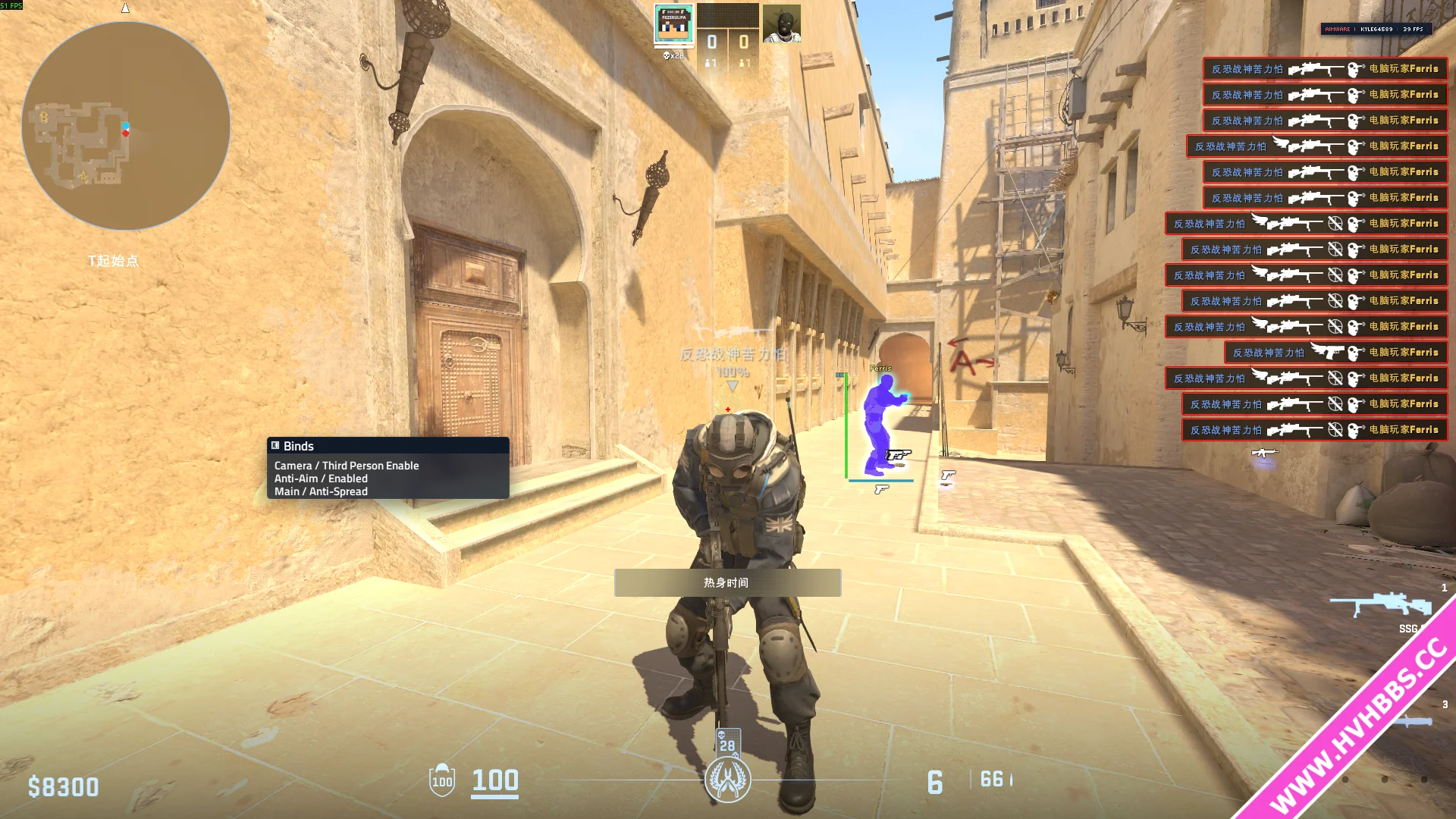The width and height of the screenshot is (1456, 819).
Task: Select the pixel-art player avatar on the scoreboard
Action: [x=673, y=24]
